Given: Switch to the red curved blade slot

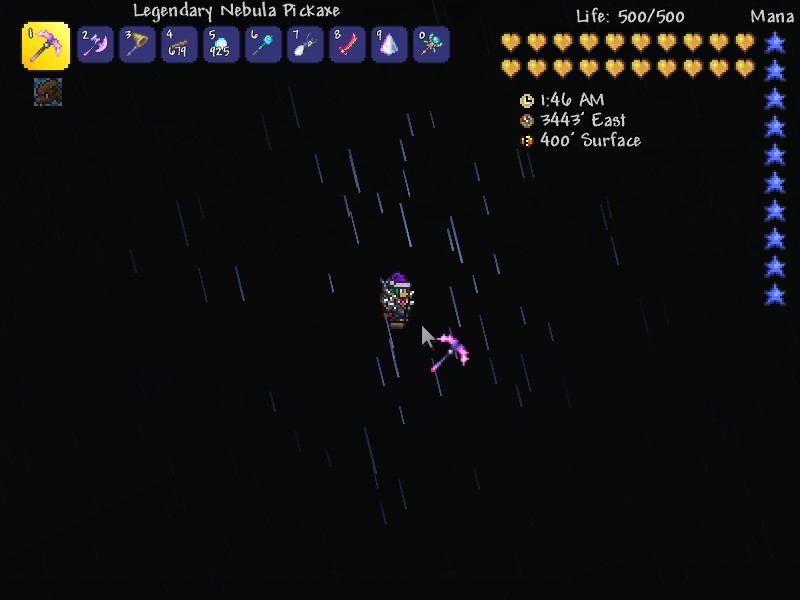Looking at the screenshot, I should 347,45.
